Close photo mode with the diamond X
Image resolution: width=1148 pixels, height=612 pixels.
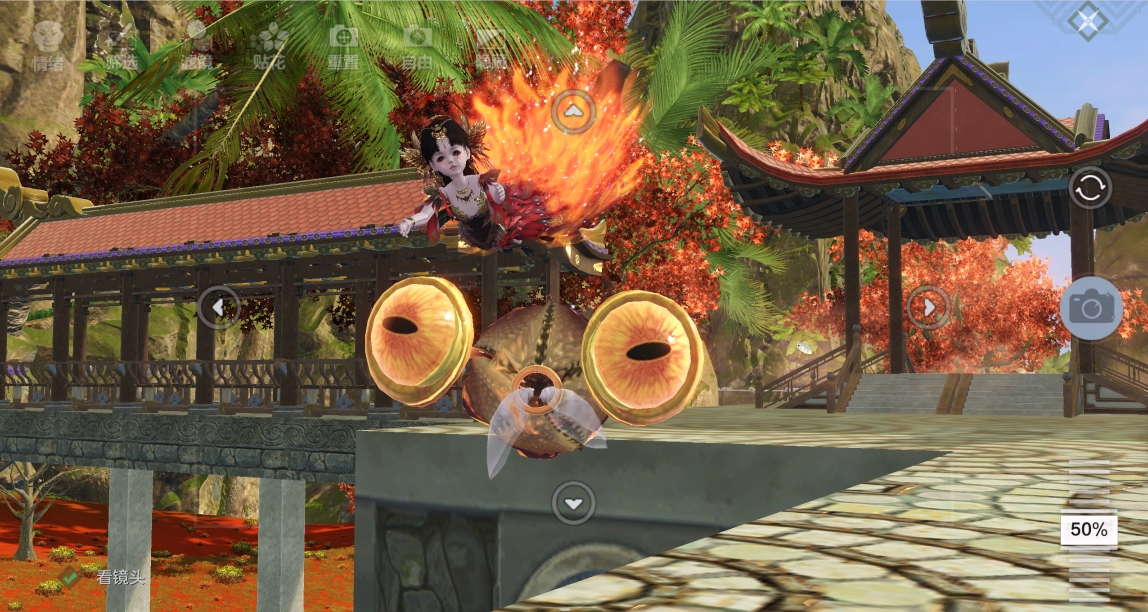[x=1088, y=21]
